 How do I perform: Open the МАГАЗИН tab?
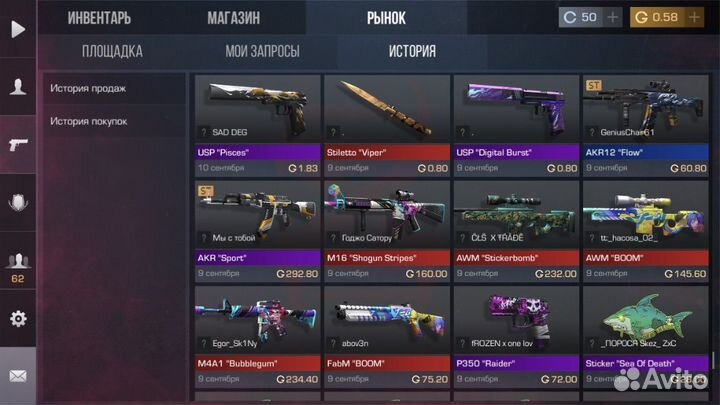233,17
